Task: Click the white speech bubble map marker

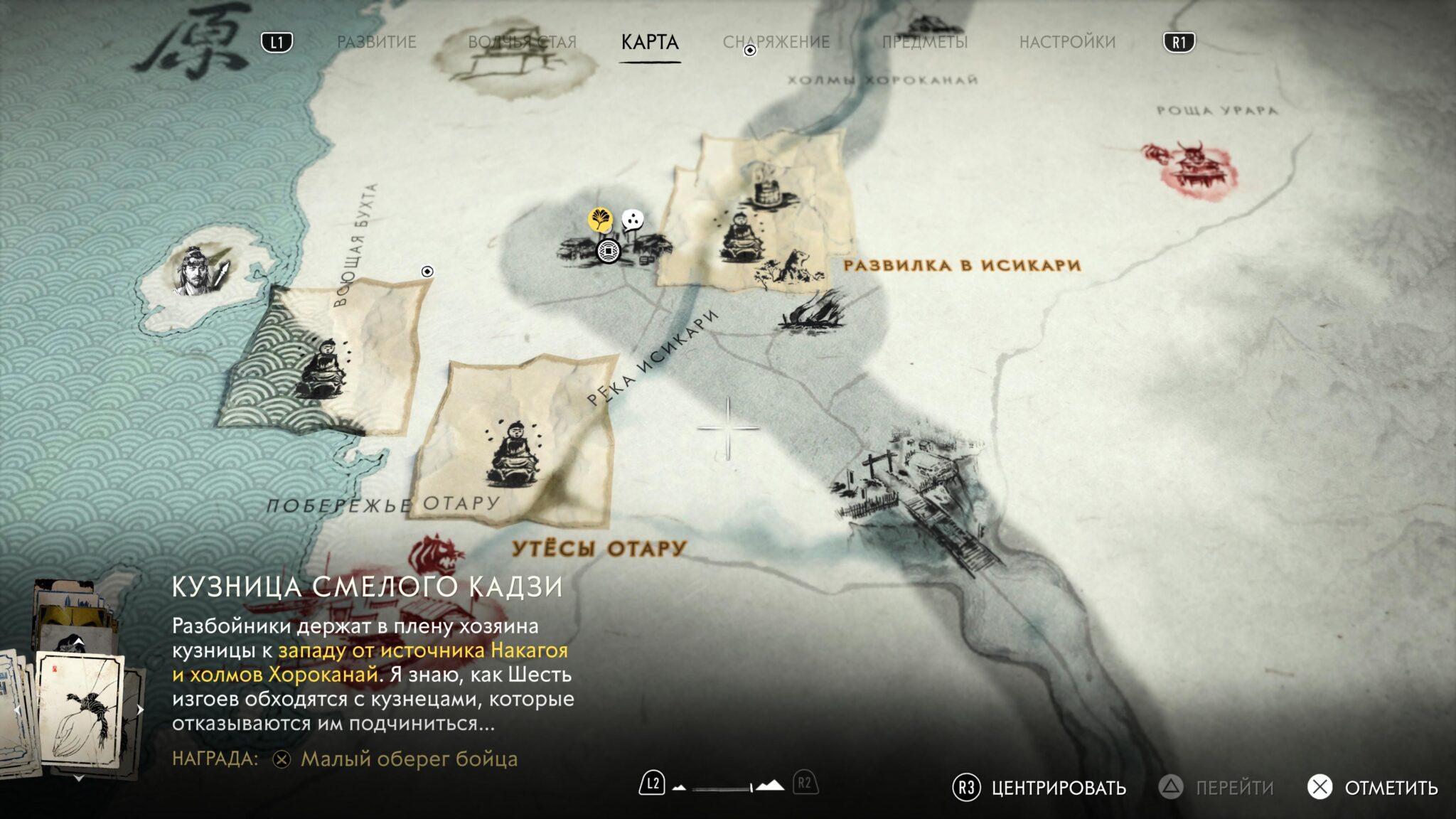Action: 632,220
